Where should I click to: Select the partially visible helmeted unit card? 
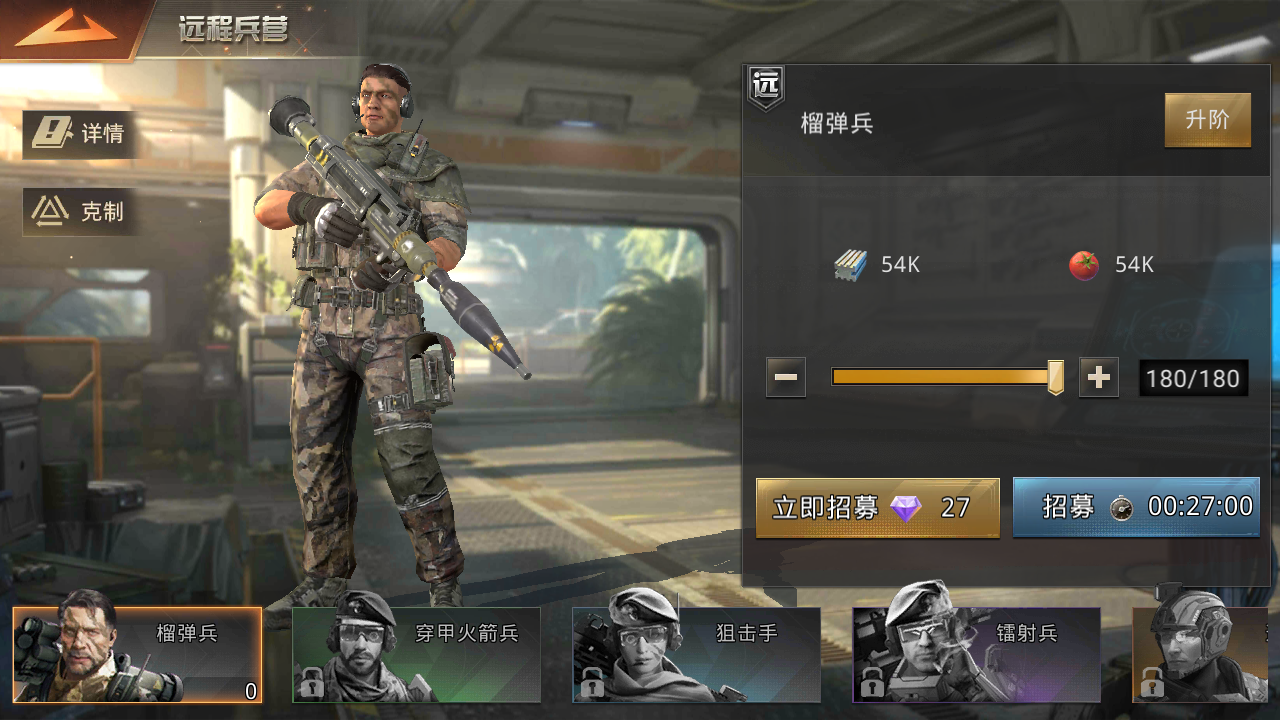coord(1206,654)
